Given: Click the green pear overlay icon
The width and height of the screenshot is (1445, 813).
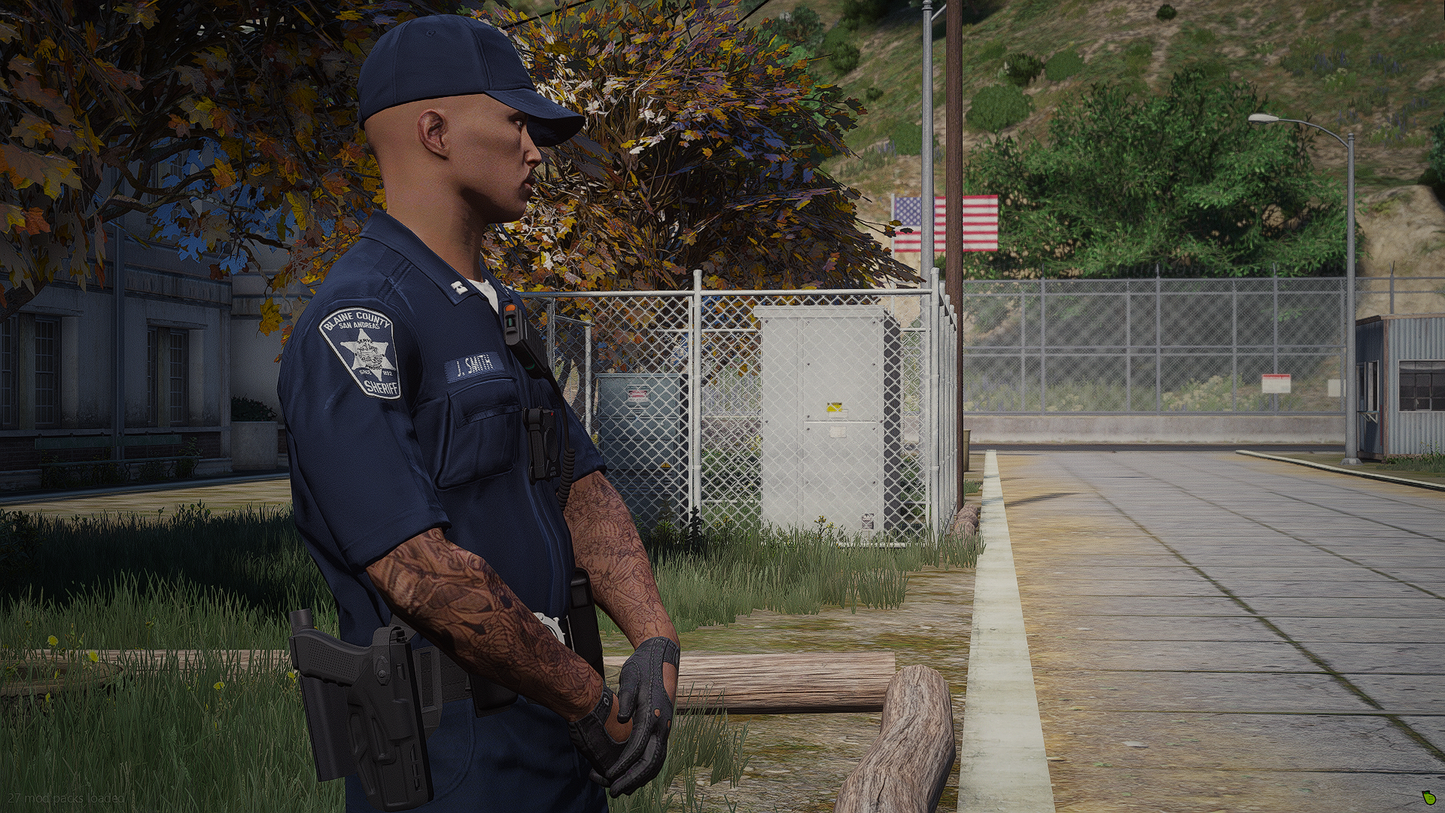Looking at the screenshot, I should coord(1428,798).
